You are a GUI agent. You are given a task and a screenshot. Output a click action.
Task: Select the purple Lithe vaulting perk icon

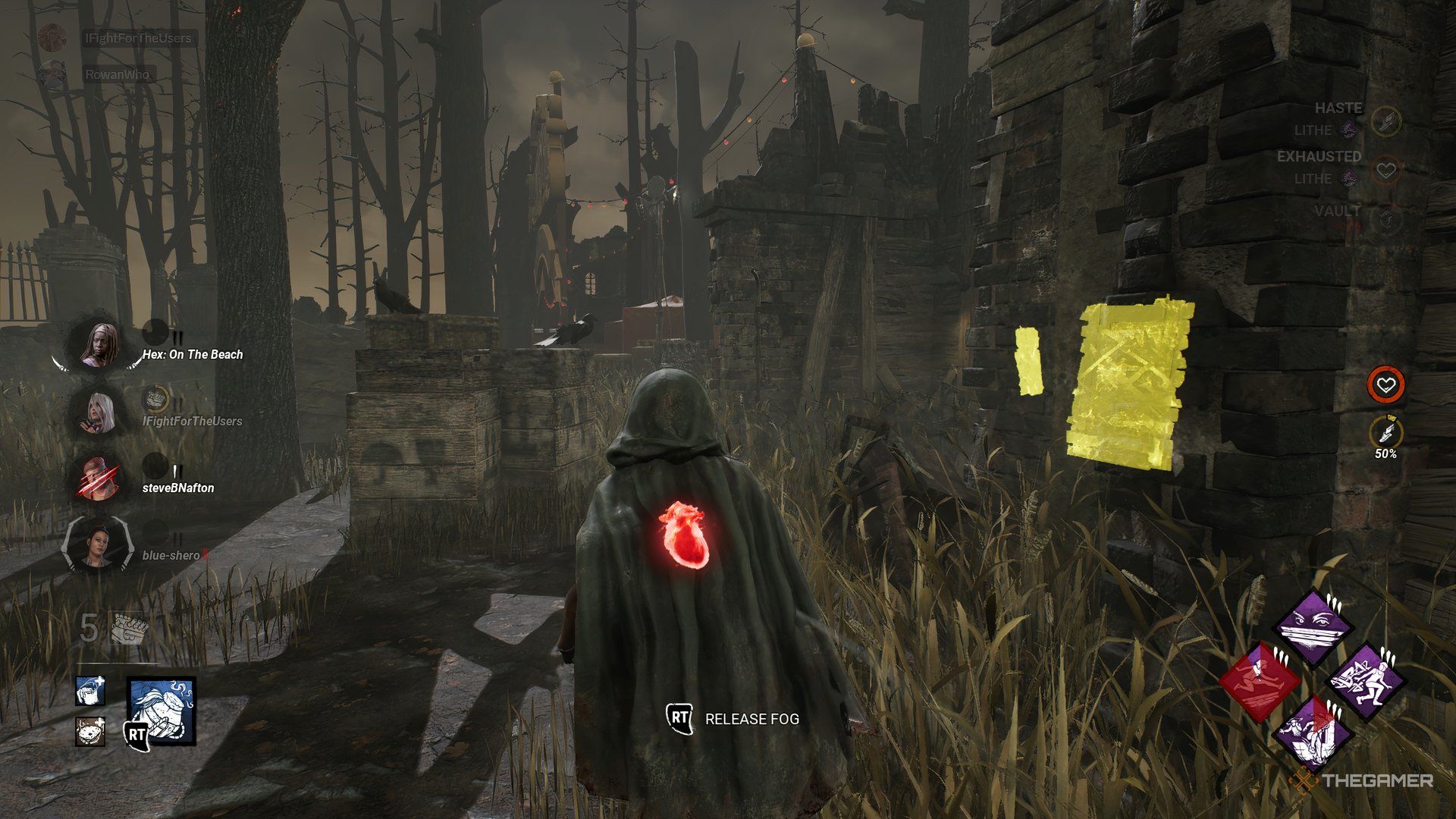[x=1365, y=682]
